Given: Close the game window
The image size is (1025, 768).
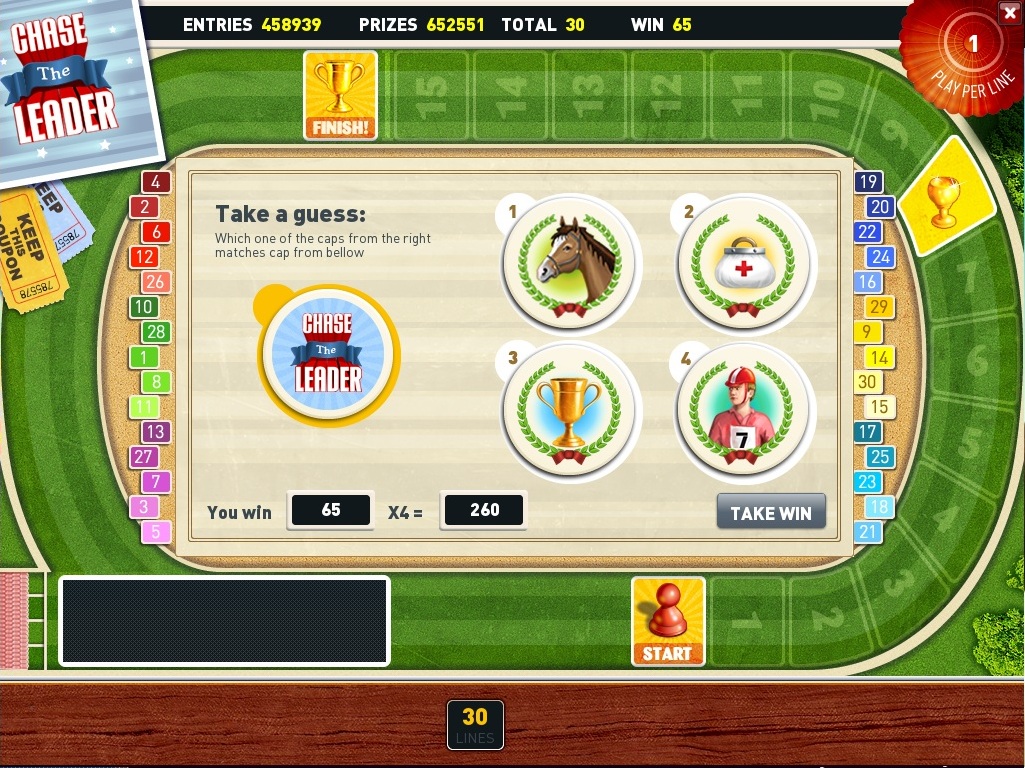Looking at the screenshot, I should tap(1007, 12).
